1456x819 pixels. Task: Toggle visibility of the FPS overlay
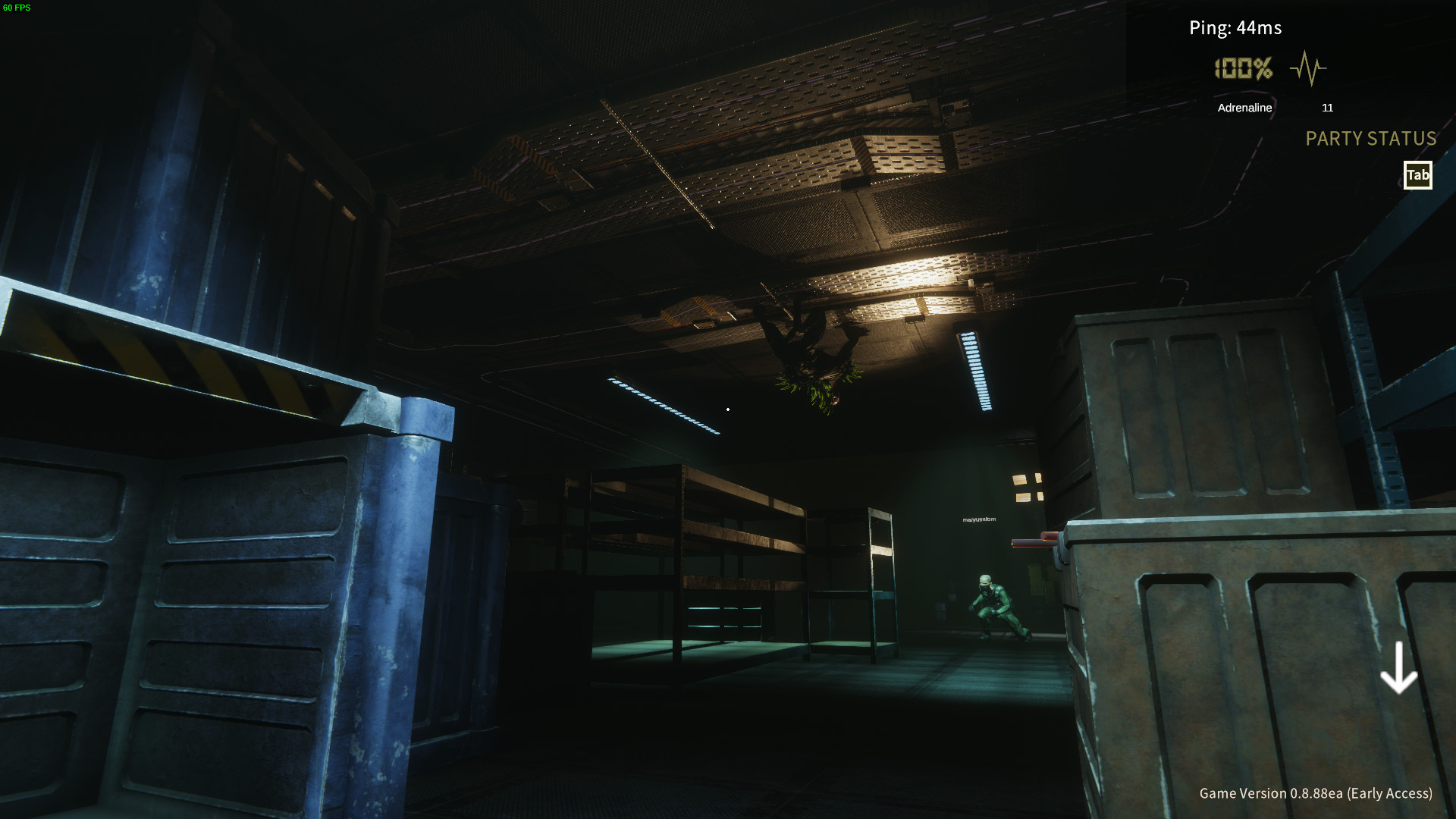coord(17,8)
